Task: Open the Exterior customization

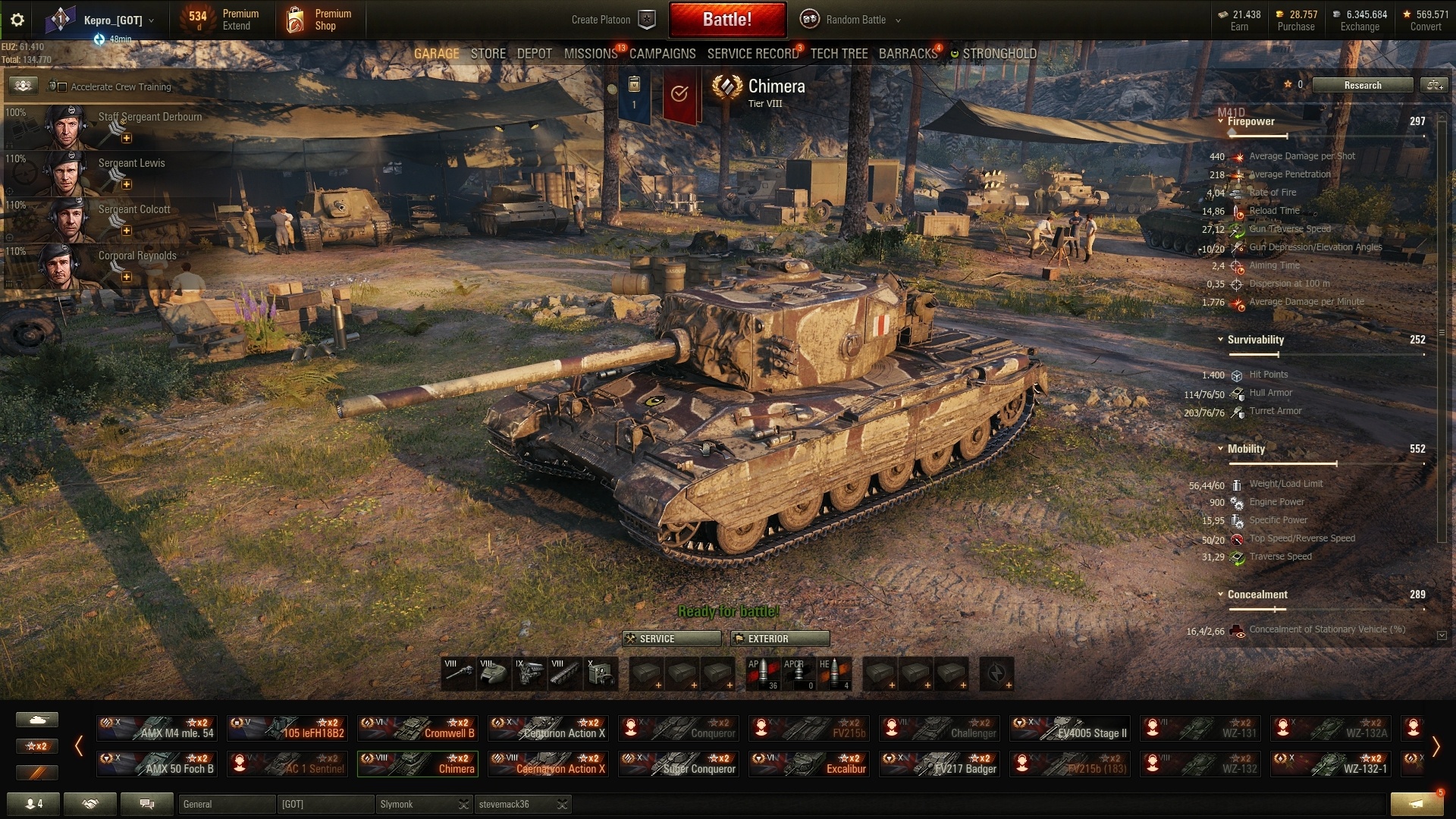Action: pos(780,639)
